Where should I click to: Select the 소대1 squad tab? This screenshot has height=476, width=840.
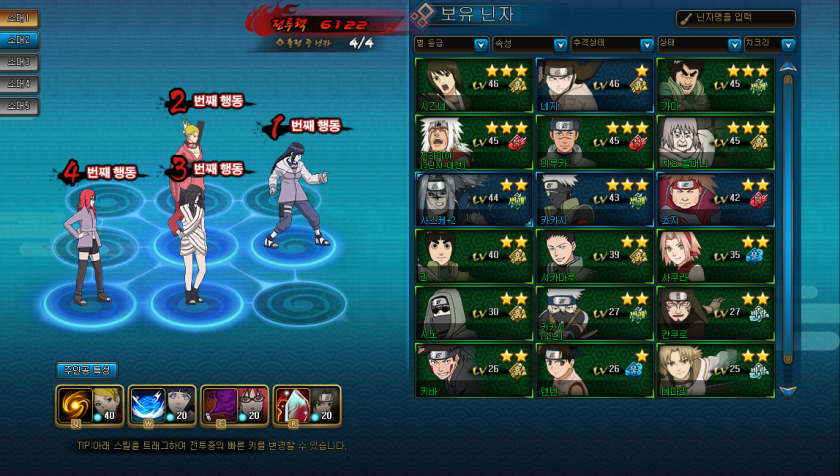19,18
